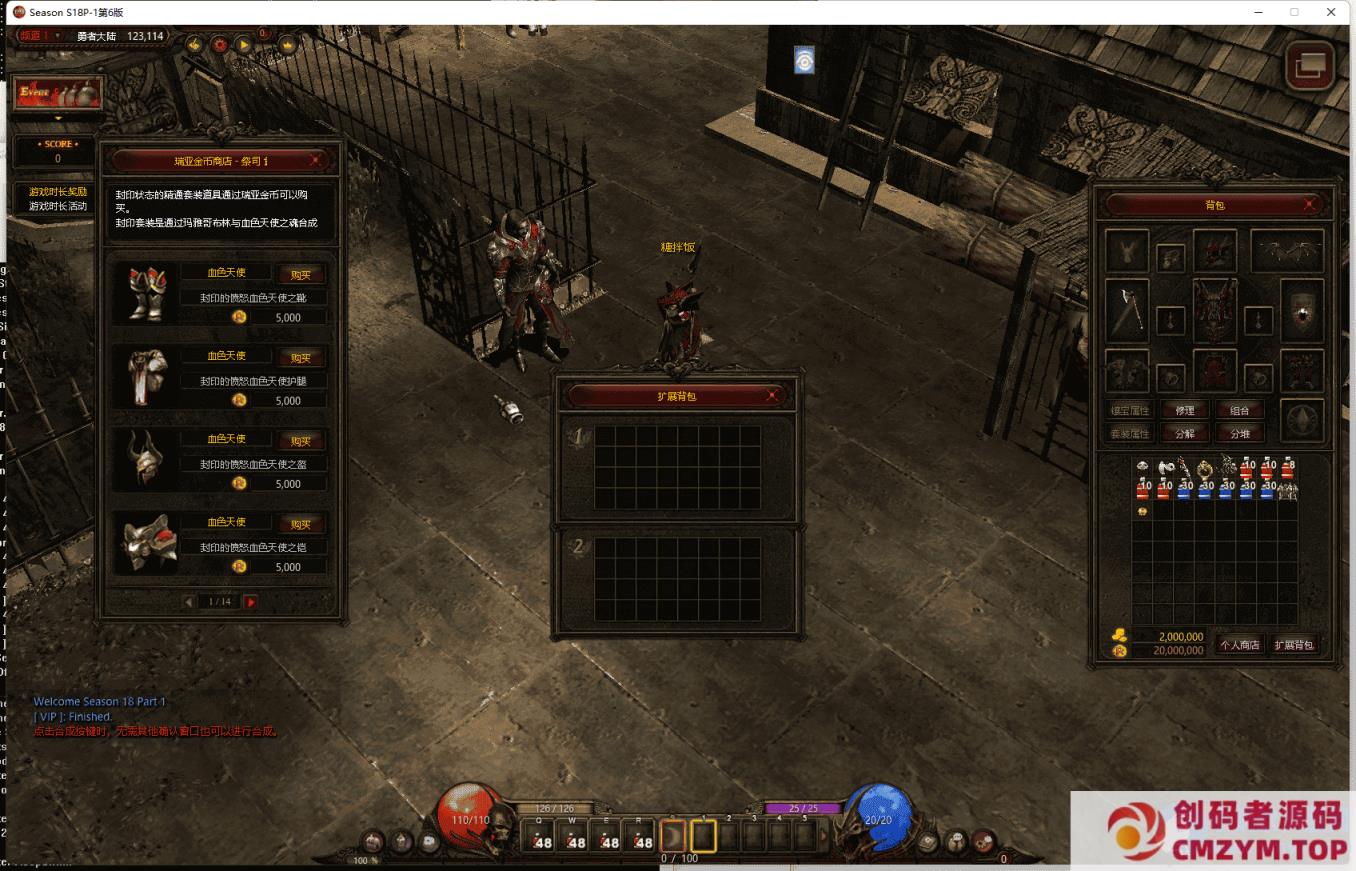The width and height of the screenshot is (1356, 871).
Task: Click the 游戏时长奖励 playtime reward entry
Action: (x=58, y=191)
